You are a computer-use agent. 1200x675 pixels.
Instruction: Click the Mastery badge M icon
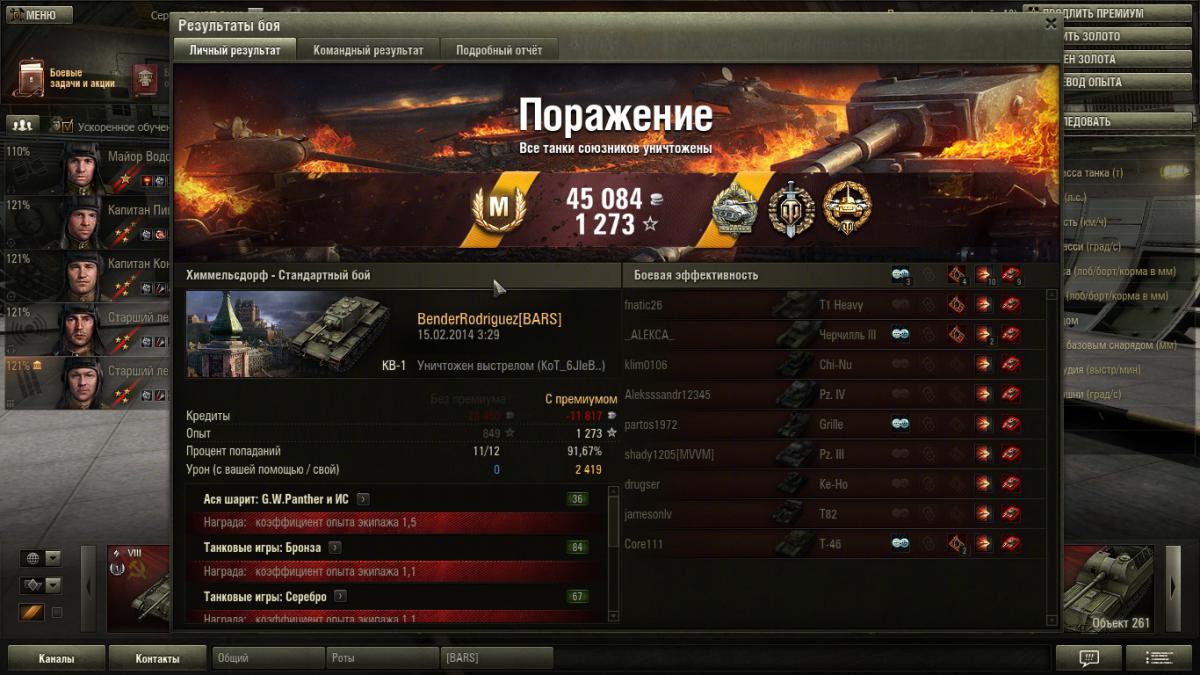click(497, 209)
